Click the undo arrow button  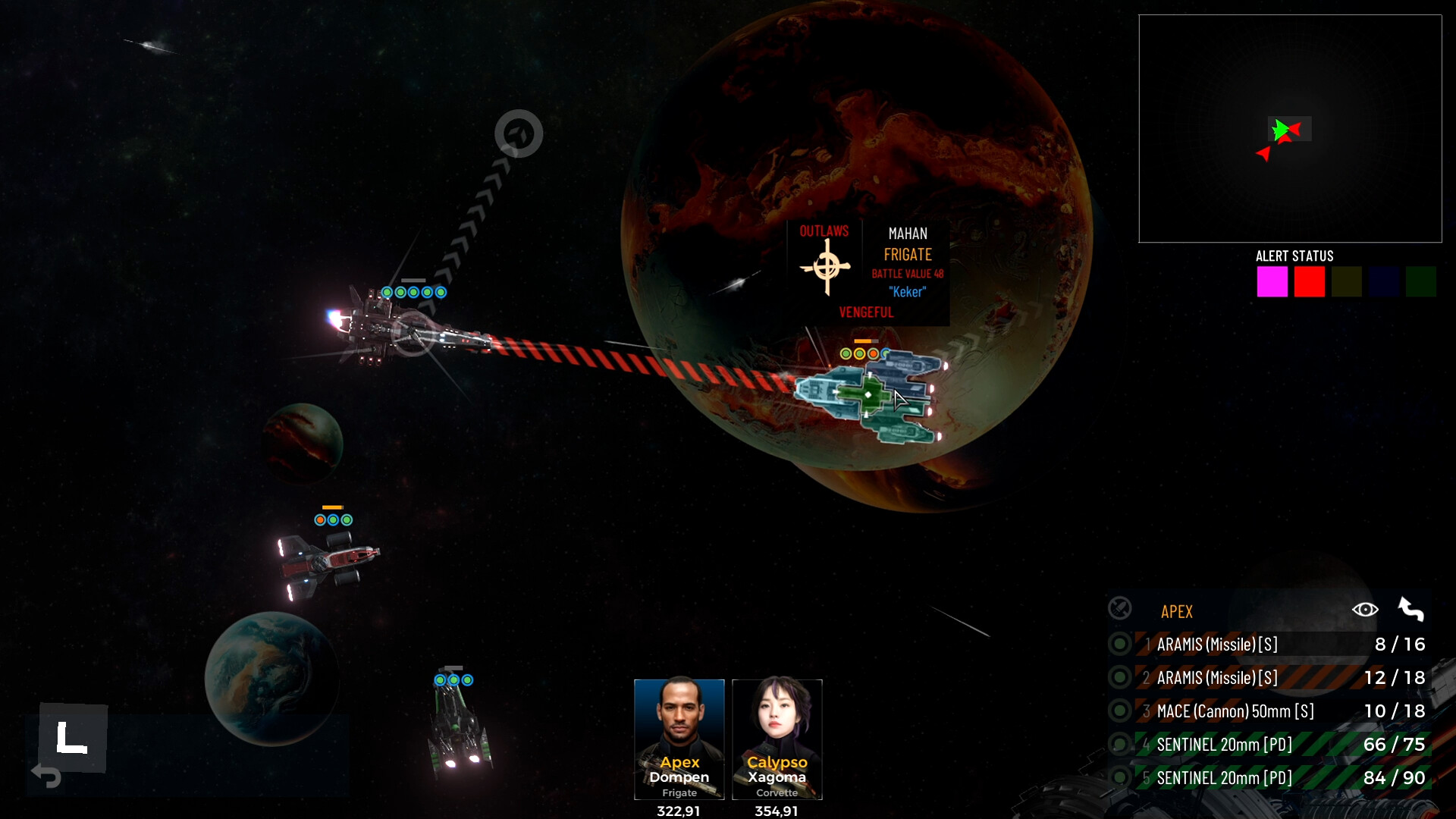46,776
